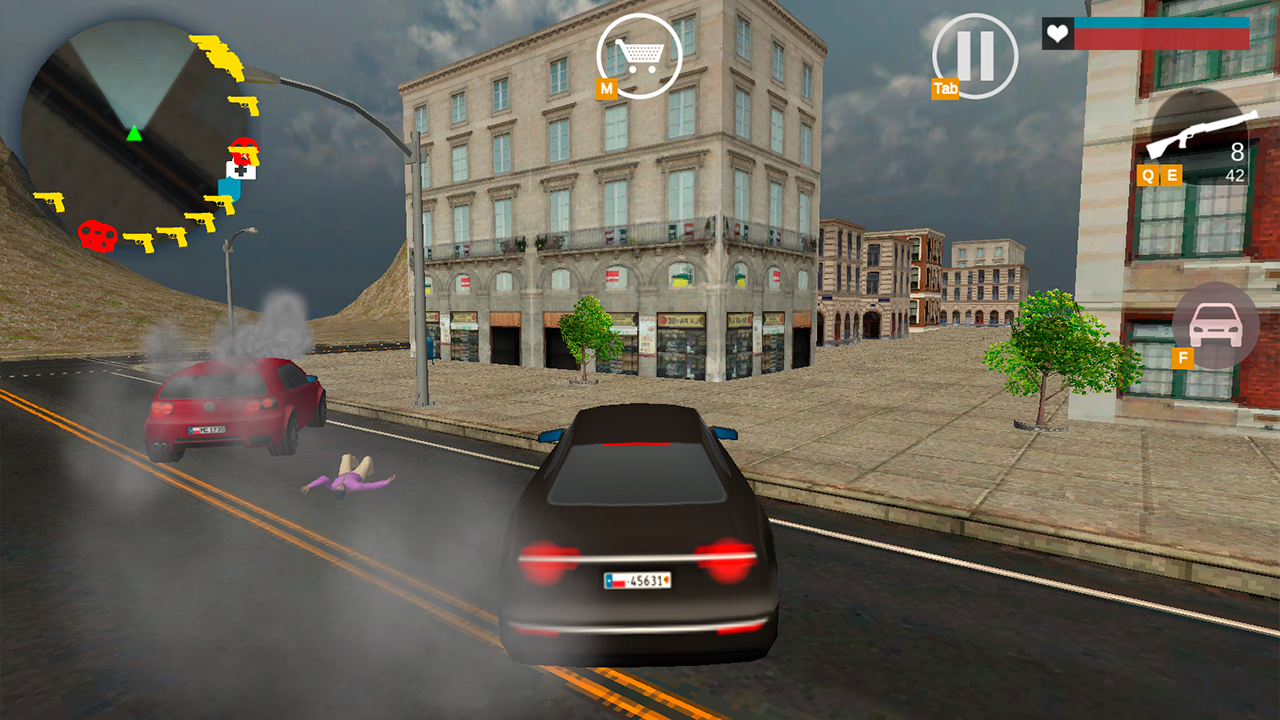Screen dimensions: 1280x720
Task: Click the car icon to exit vehicle
Action: (x=1215, y=325)
